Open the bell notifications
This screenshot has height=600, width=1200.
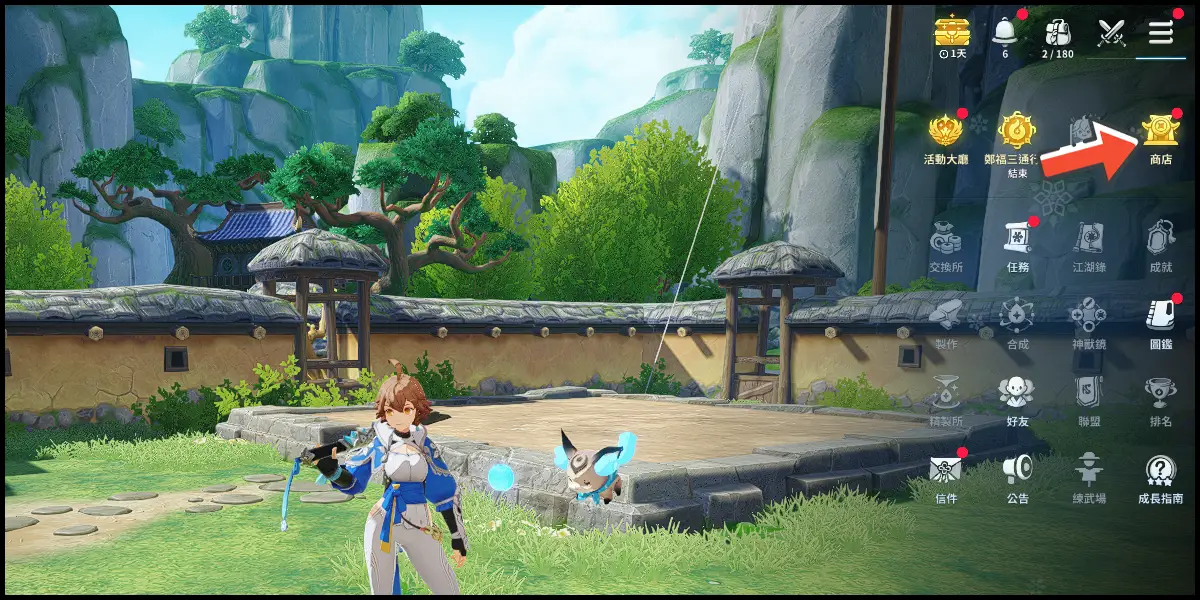coord(1005,32)
